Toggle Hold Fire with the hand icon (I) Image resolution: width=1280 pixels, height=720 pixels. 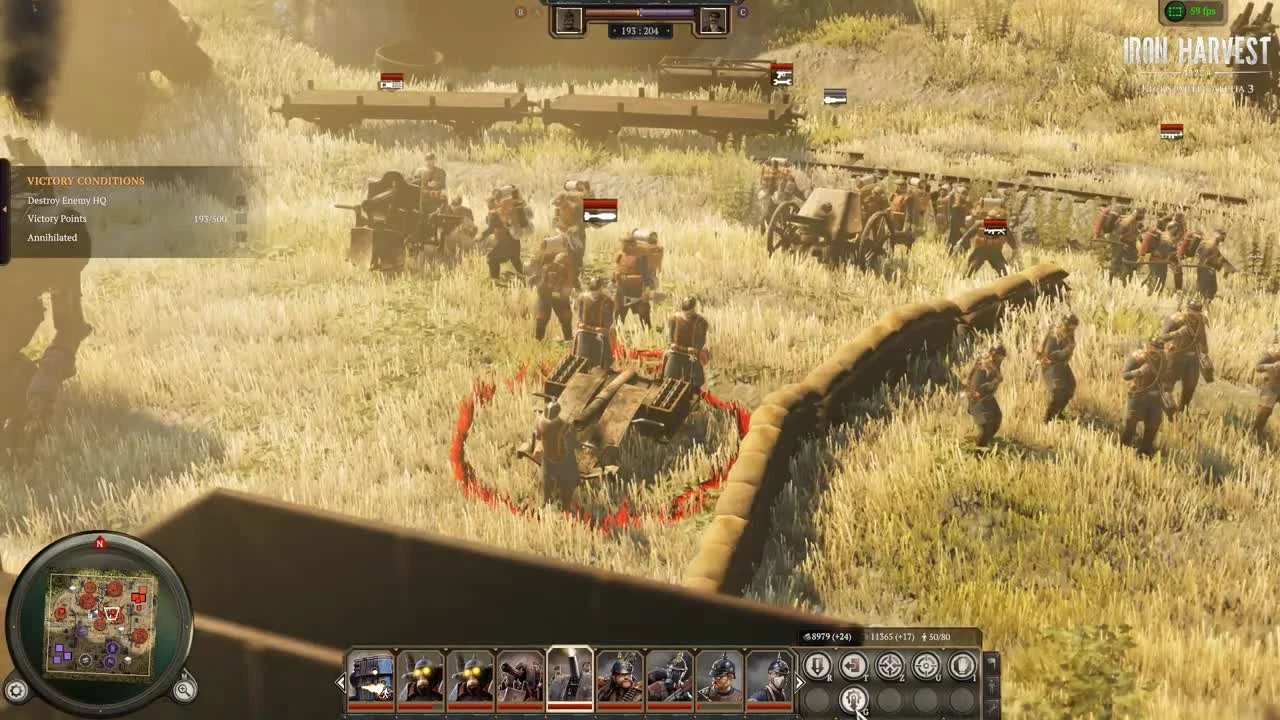pyautogui.click(x=962, y=666)
